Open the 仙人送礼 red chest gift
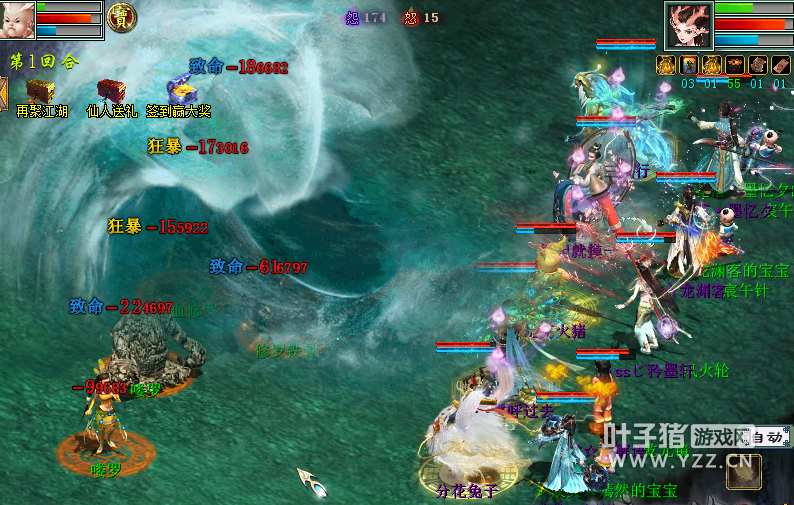794x505 pixels. point(110,91)
